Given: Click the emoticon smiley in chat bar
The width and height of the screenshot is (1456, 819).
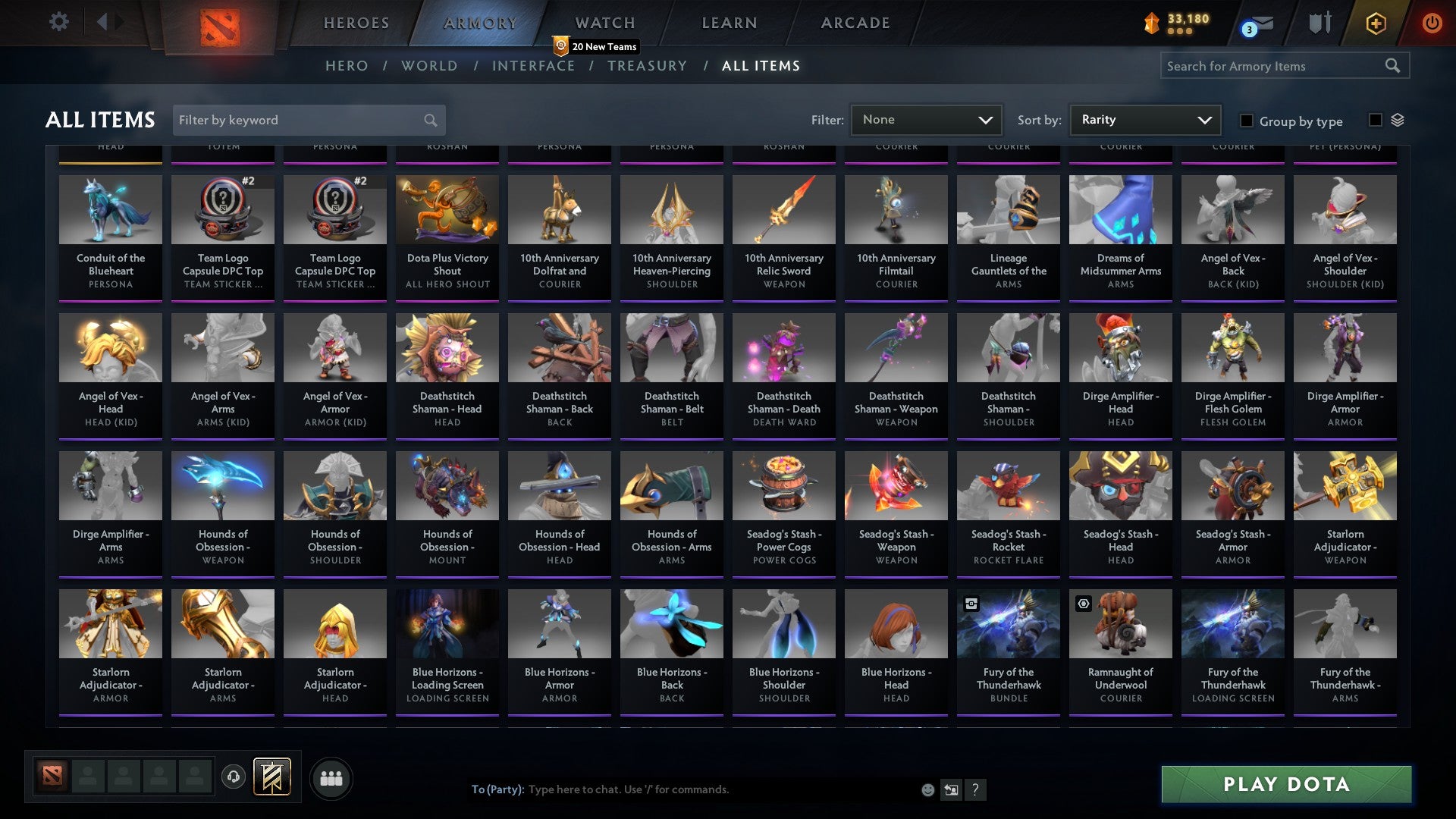Looking at the screenshot, I should (x=927, y=789).
